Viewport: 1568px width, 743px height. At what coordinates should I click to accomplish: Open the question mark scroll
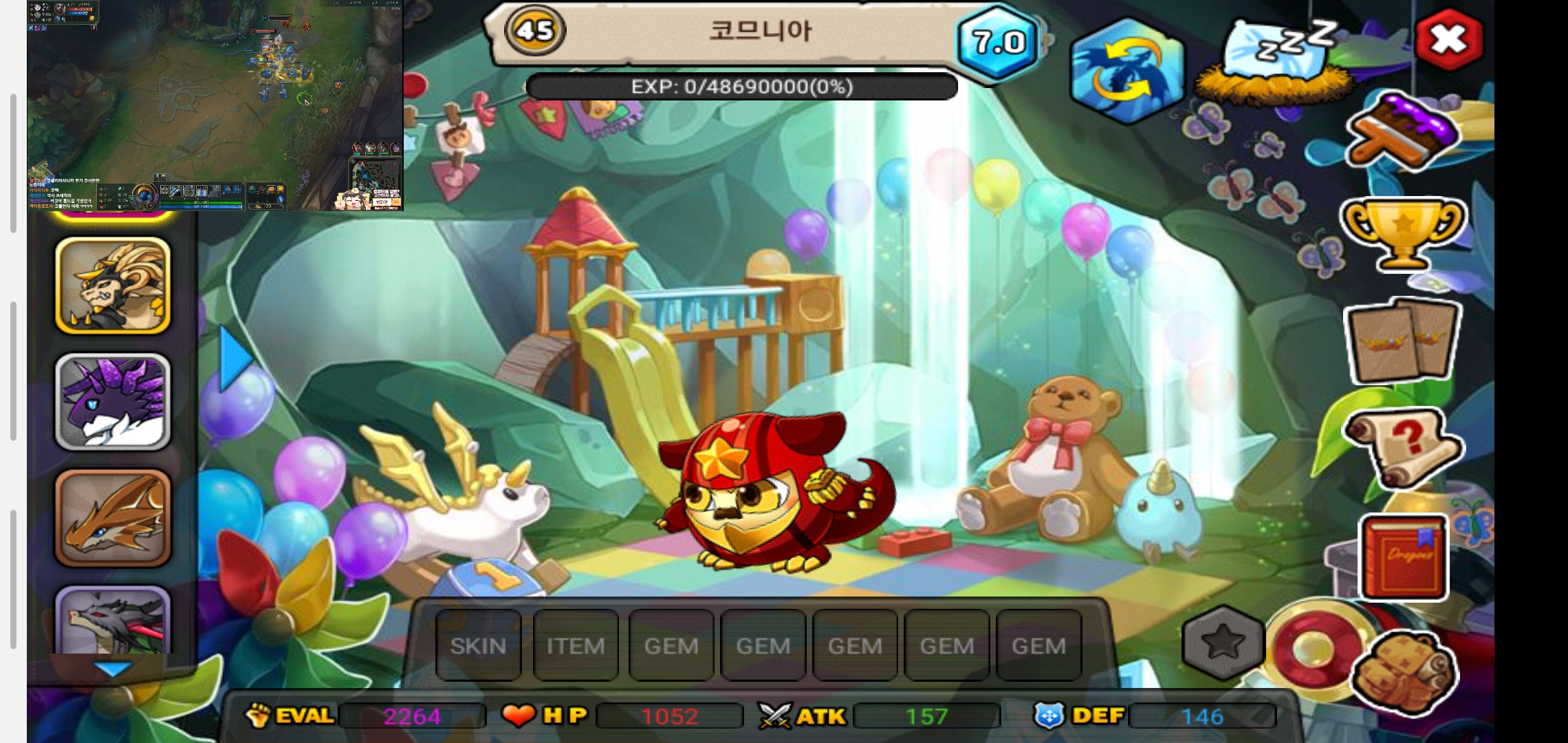point(1403,447)
